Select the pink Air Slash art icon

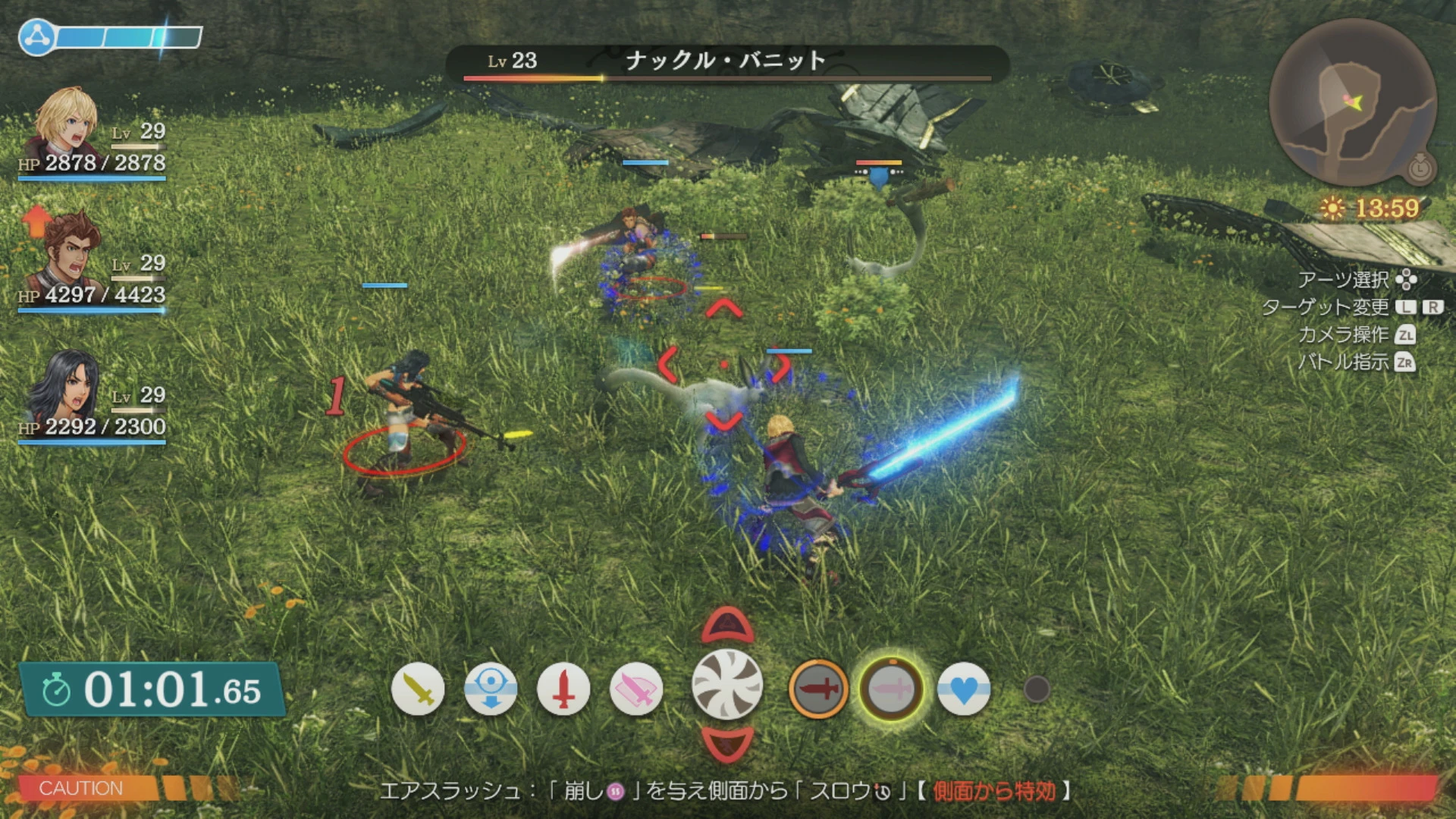637,689
